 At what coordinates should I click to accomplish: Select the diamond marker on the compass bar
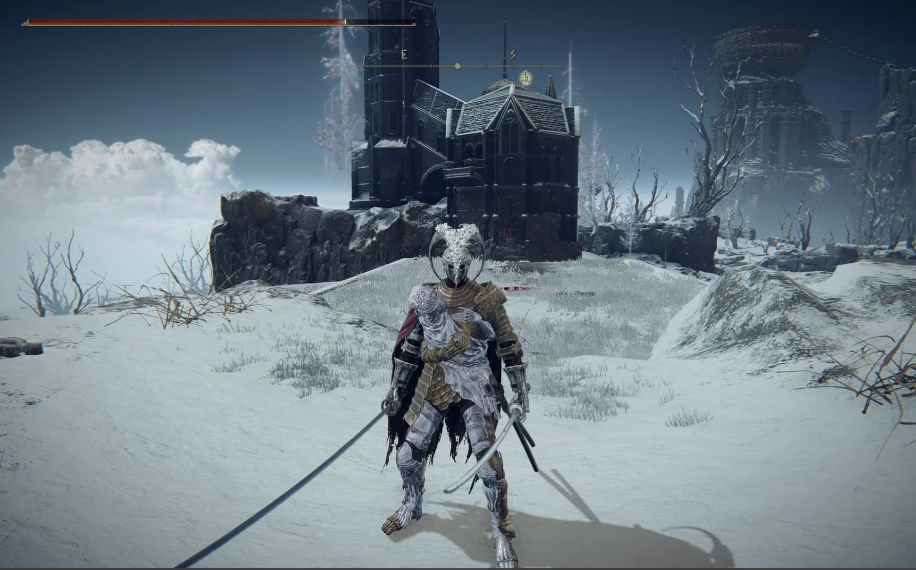click(x=458, y=66)
